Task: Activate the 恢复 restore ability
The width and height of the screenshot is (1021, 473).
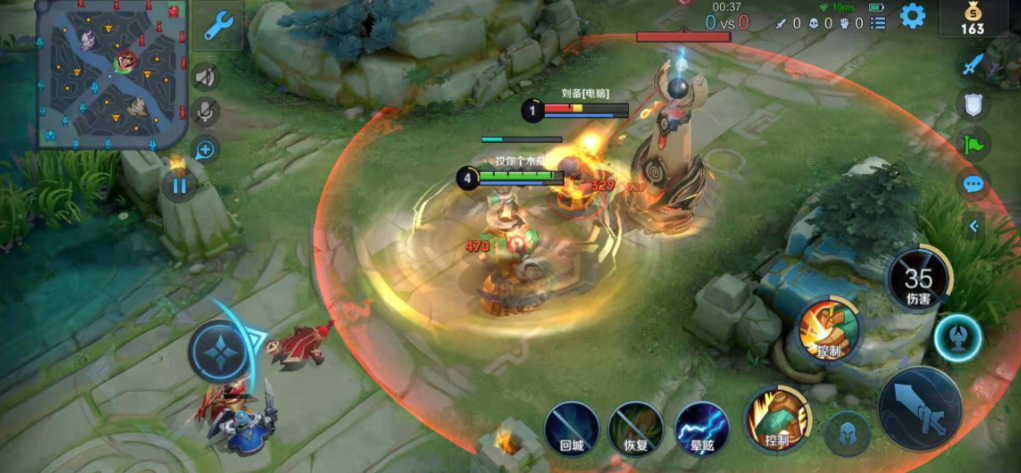Action: tap(636, 429)
